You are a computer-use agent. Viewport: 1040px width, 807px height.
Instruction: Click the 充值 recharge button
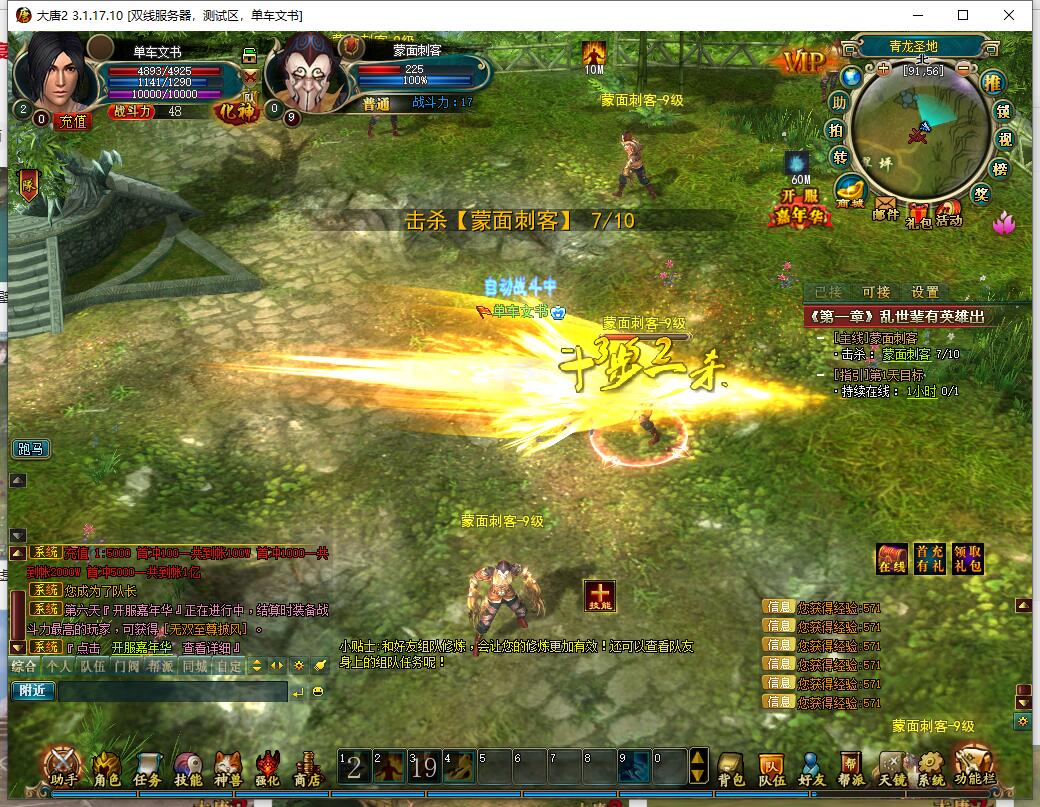[x=72, y=121]
